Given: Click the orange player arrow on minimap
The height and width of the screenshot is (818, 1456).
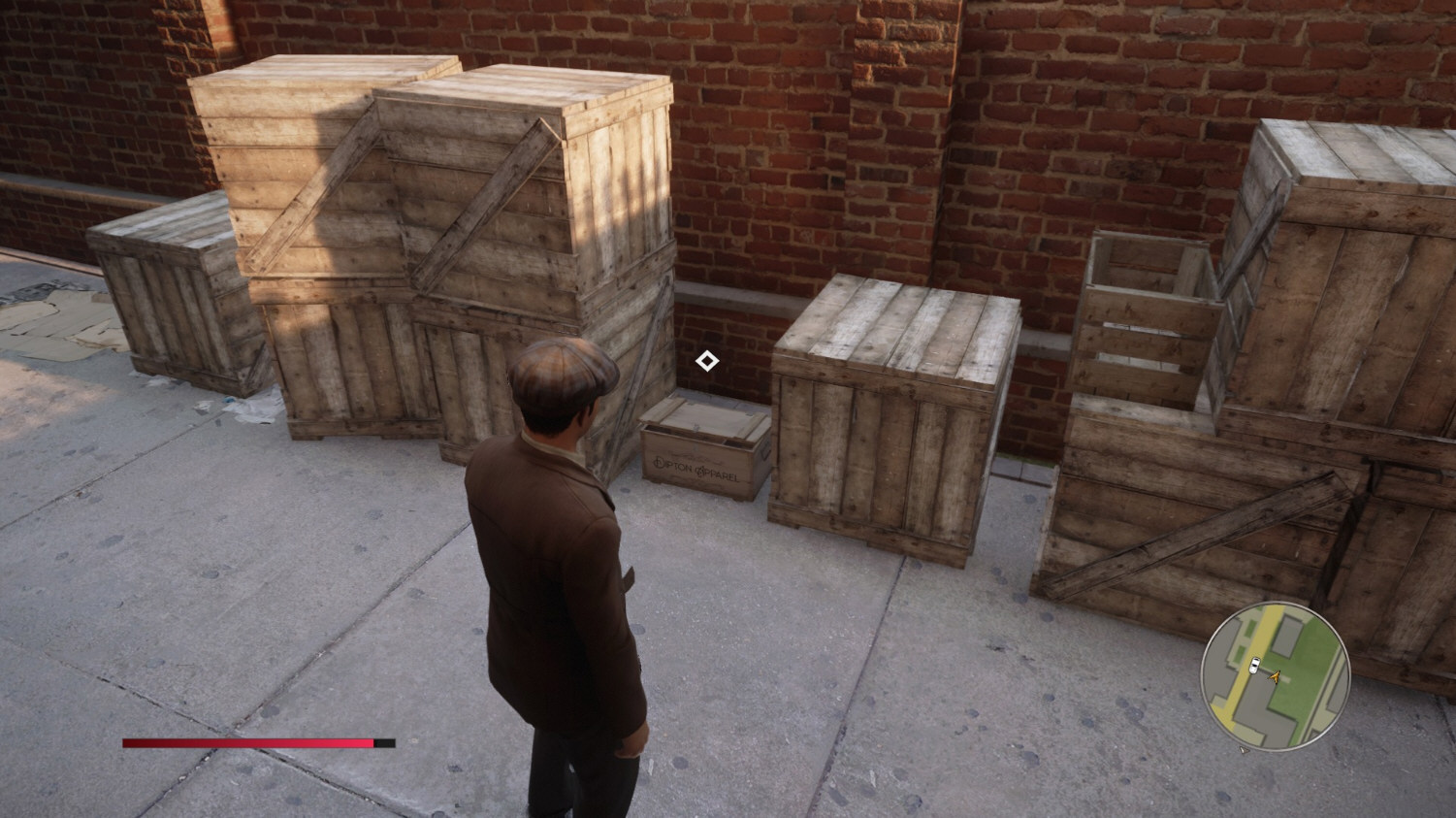Looking at the screenshot, I should click(x=1275, y=675).
